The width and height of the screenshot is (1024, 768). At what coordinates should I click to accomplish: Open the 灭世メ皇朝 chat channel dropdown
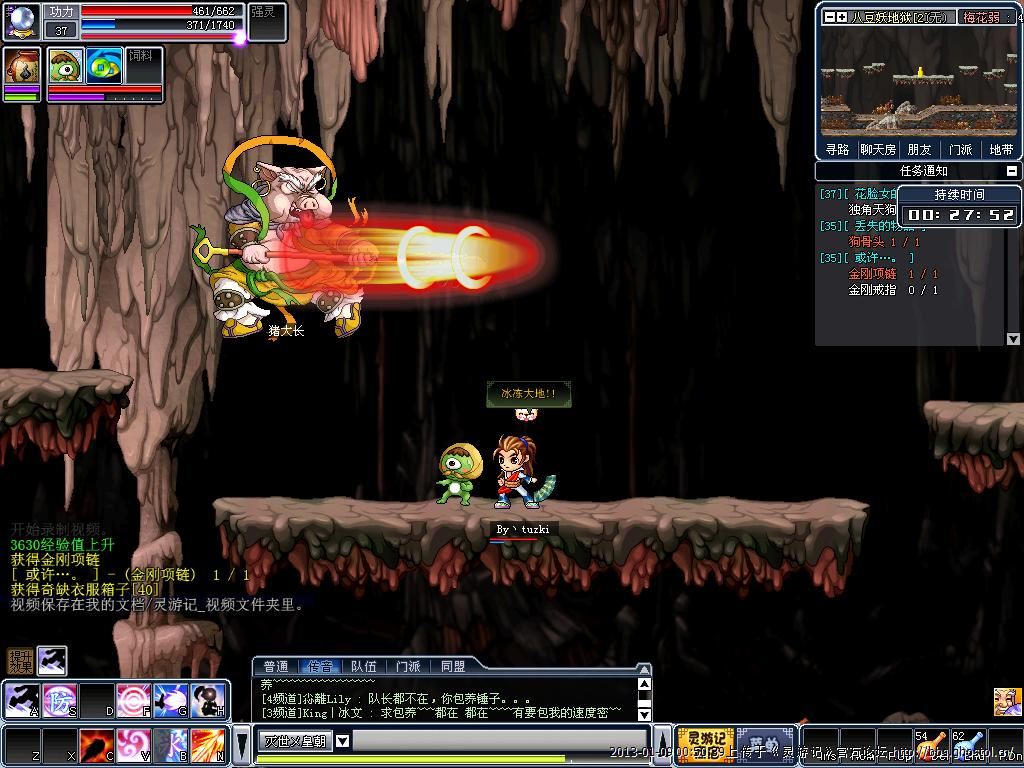(x=342, y=741)
